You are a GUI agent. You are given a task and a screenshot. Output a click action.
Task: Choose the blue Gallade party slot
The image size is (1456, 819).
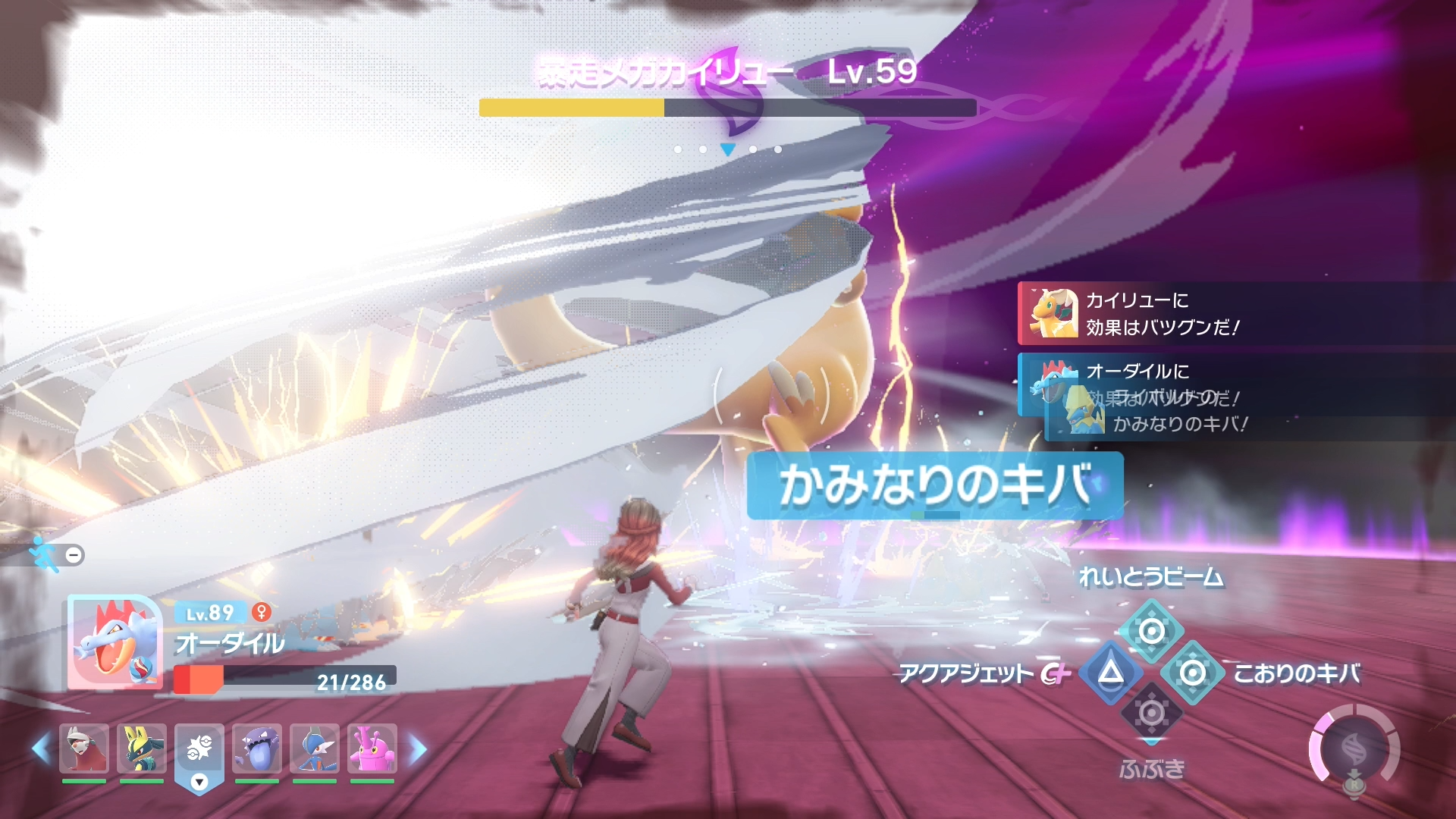tap(315, 748)
